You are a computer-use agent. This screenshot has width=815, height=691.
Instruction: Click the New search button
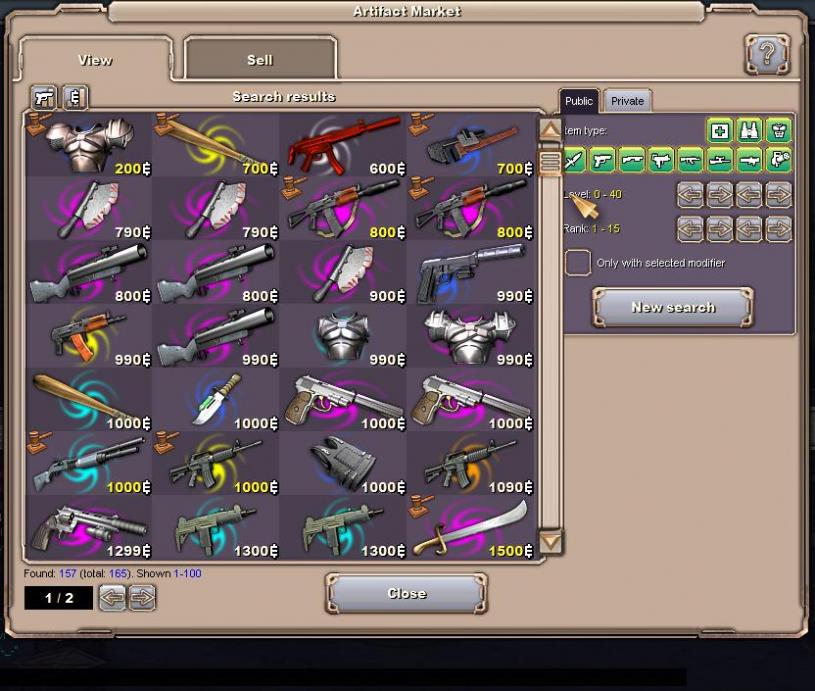tap(672, 308)
